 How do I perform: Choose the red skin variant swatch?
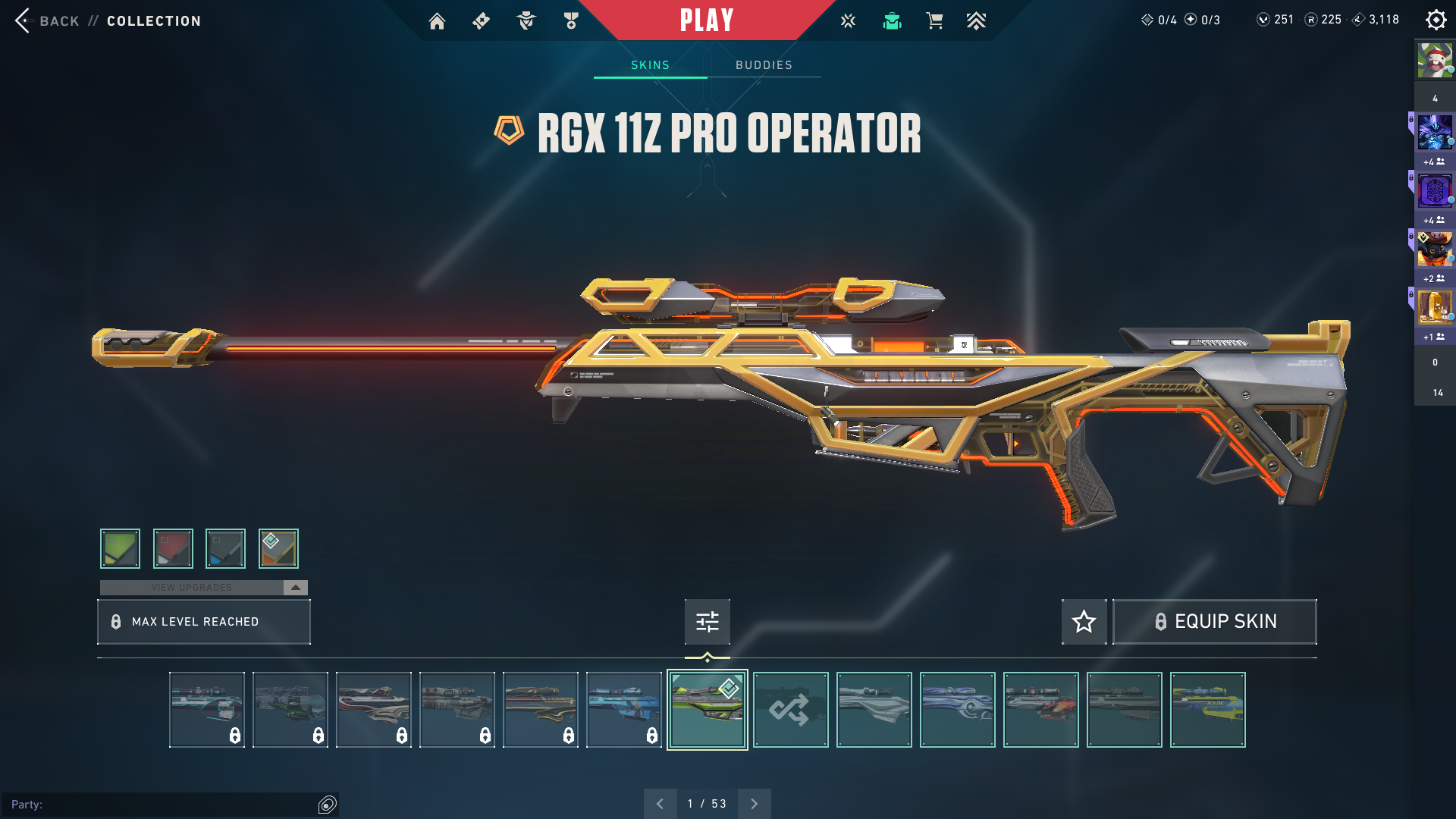[173, 548]
